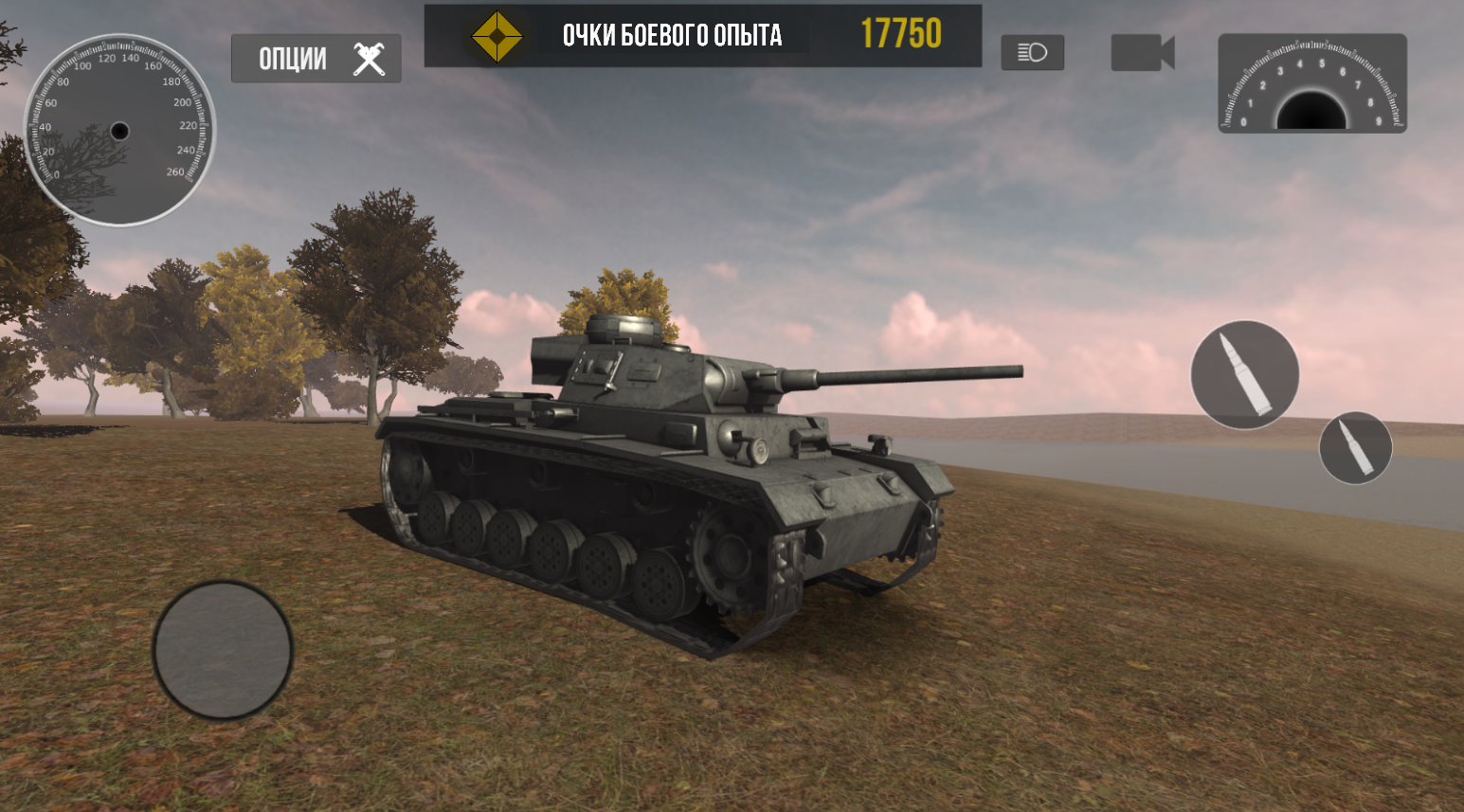Open the ОПЦИИ panel
1464x812 pixels.
[x=316, y=58]
